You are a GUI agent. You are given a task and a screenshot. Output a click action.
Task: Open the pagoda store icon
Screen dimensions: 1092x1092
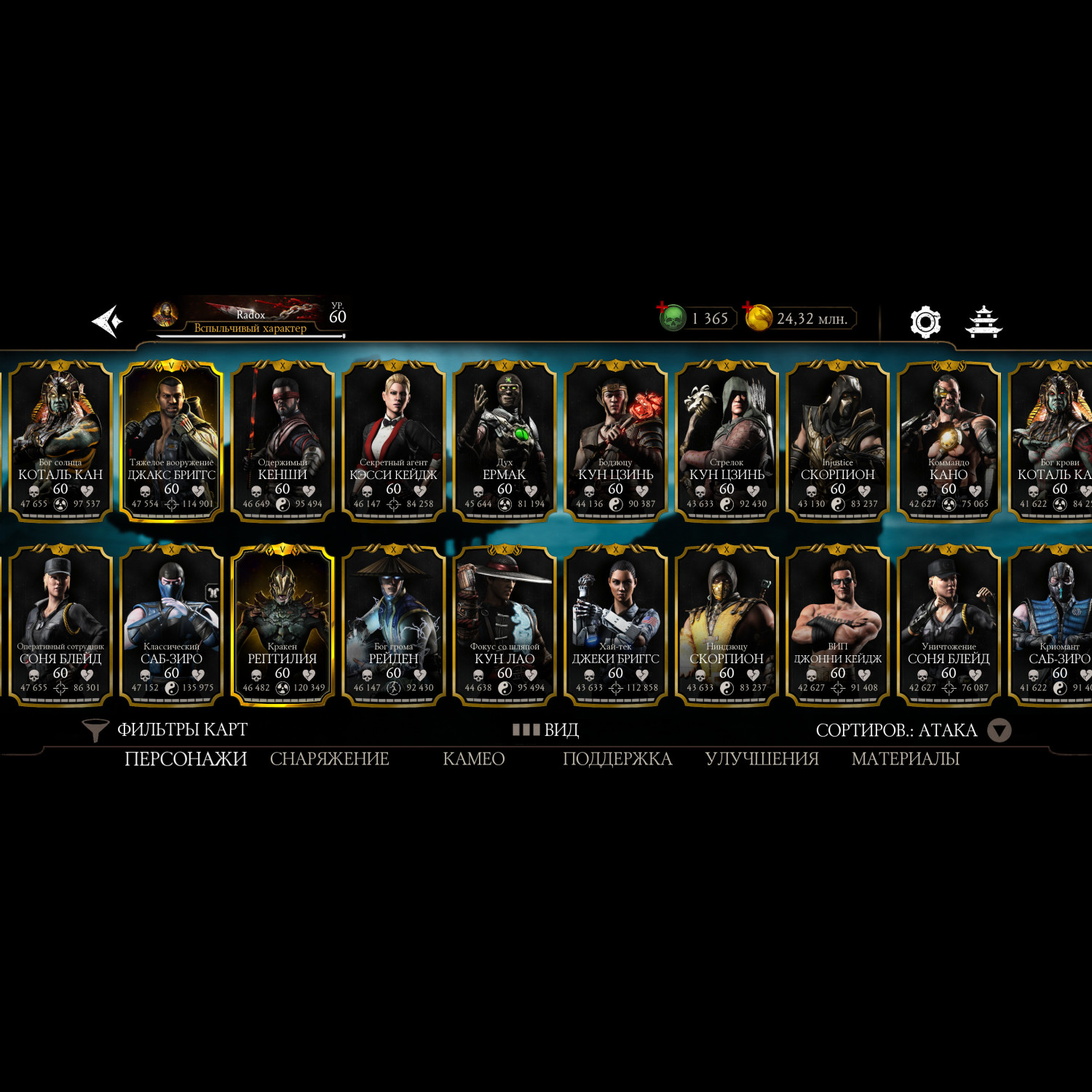point(984,321)
